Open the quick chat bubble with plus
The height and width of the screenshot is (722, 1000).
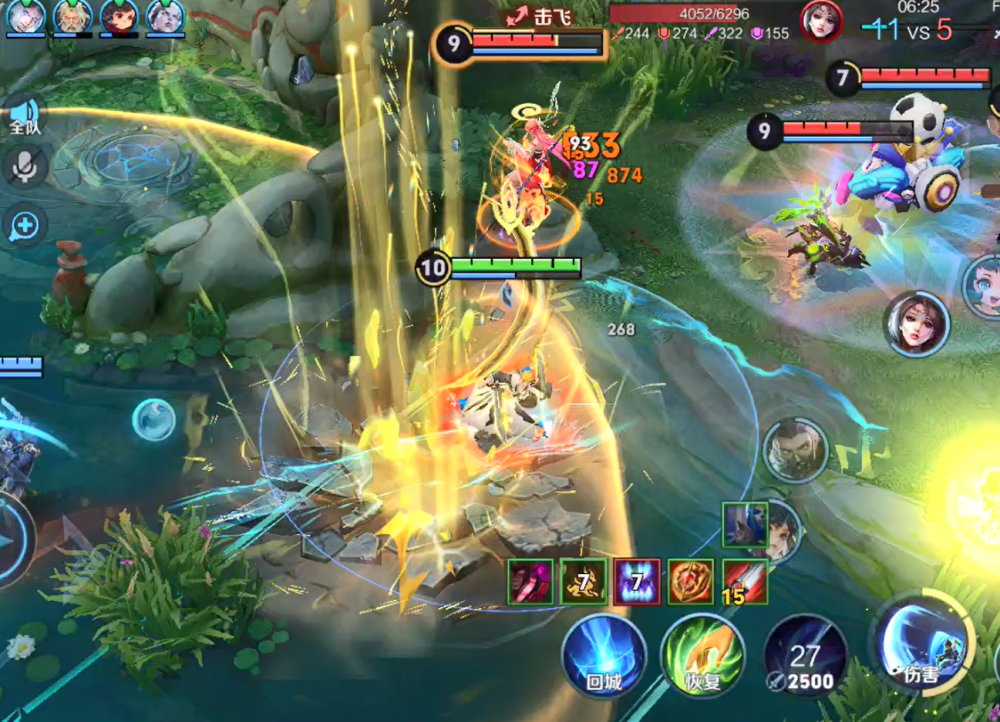(x=24, y=225)
